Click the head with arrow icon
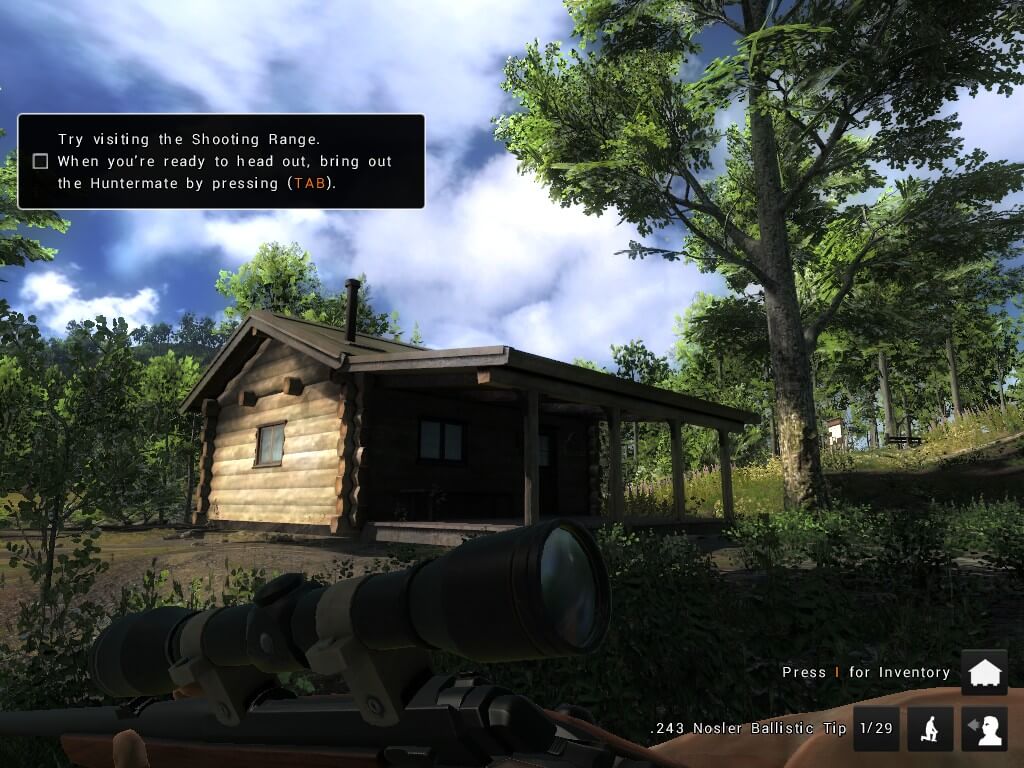Image resolution: width=1024 pixels, height=768 pixels. tap(984, 728)
